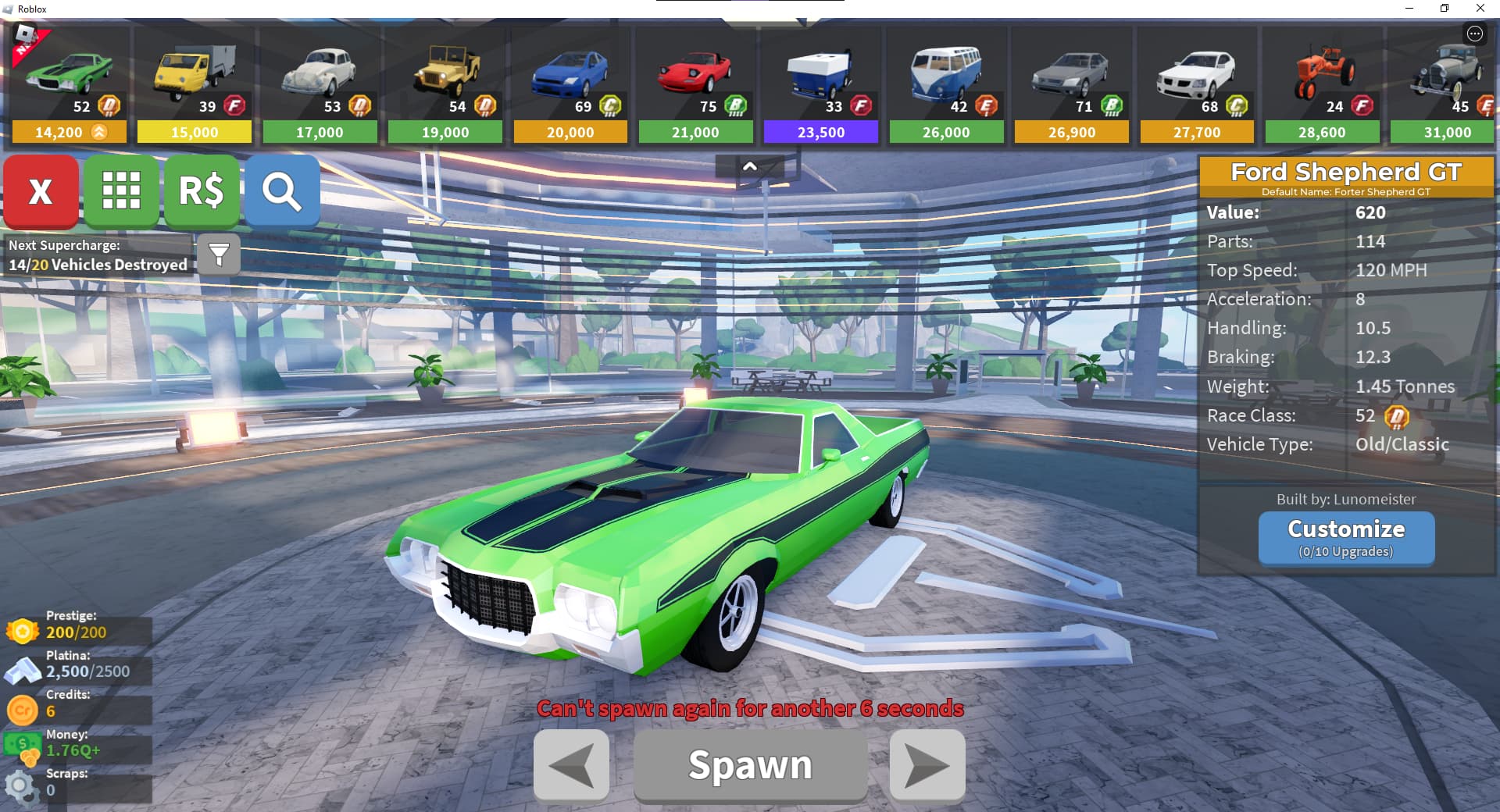This screenshot has height=812, width=1500.
Task: Minimize the Roblox window
Action: click(1409, 9)
